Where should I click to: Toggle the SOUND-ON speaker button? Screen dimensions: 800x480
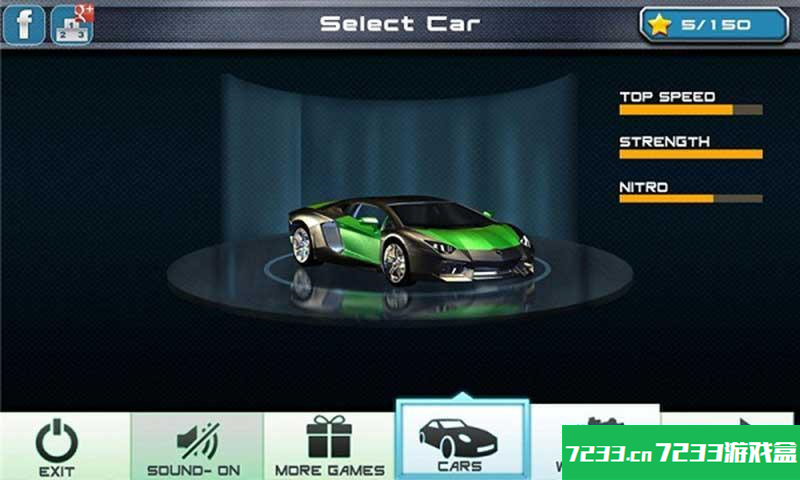[194, 446]
